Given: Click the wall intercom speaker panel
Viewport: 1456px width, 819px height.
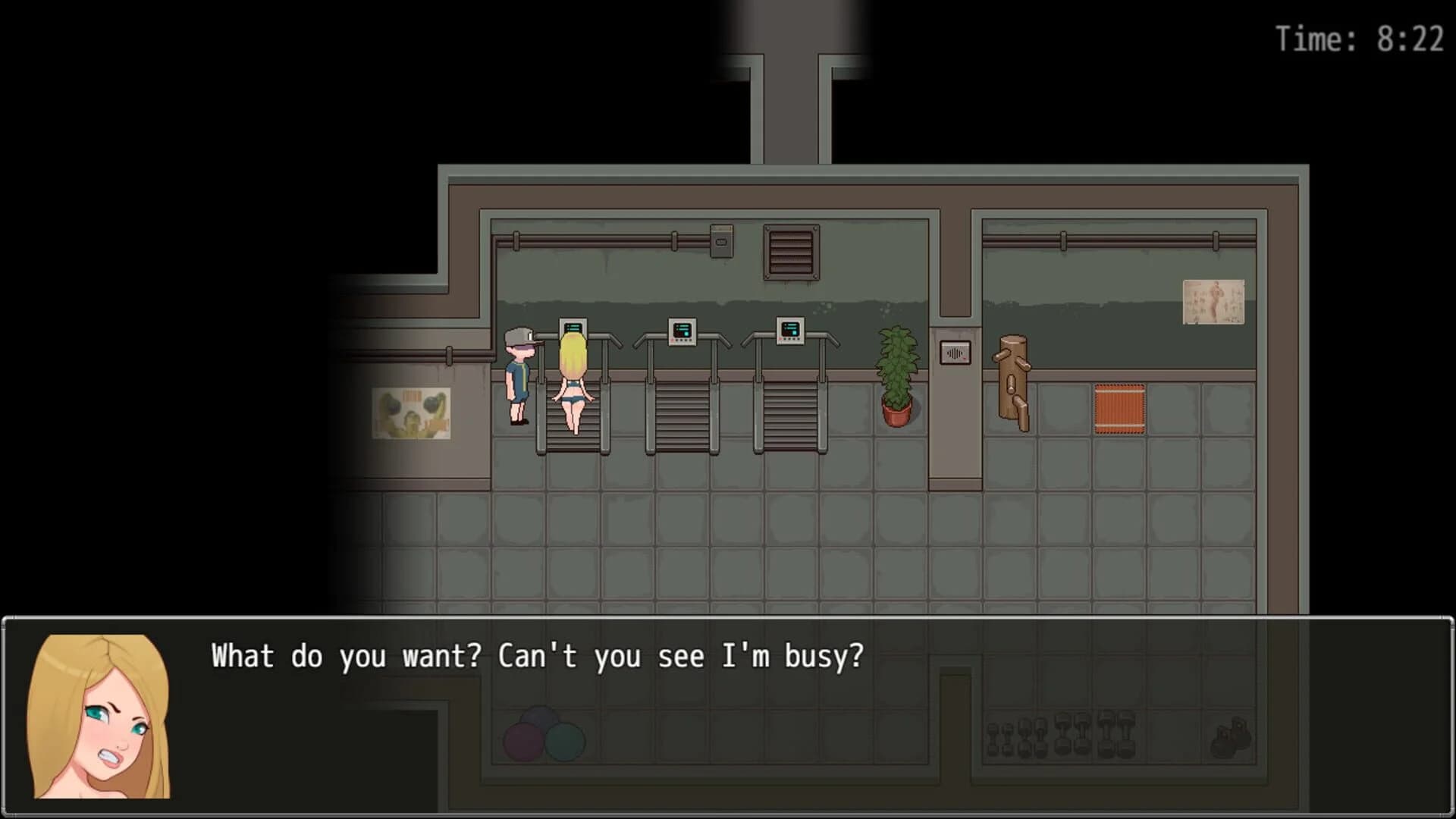Looking at the screenshot, I should (954, 350).
